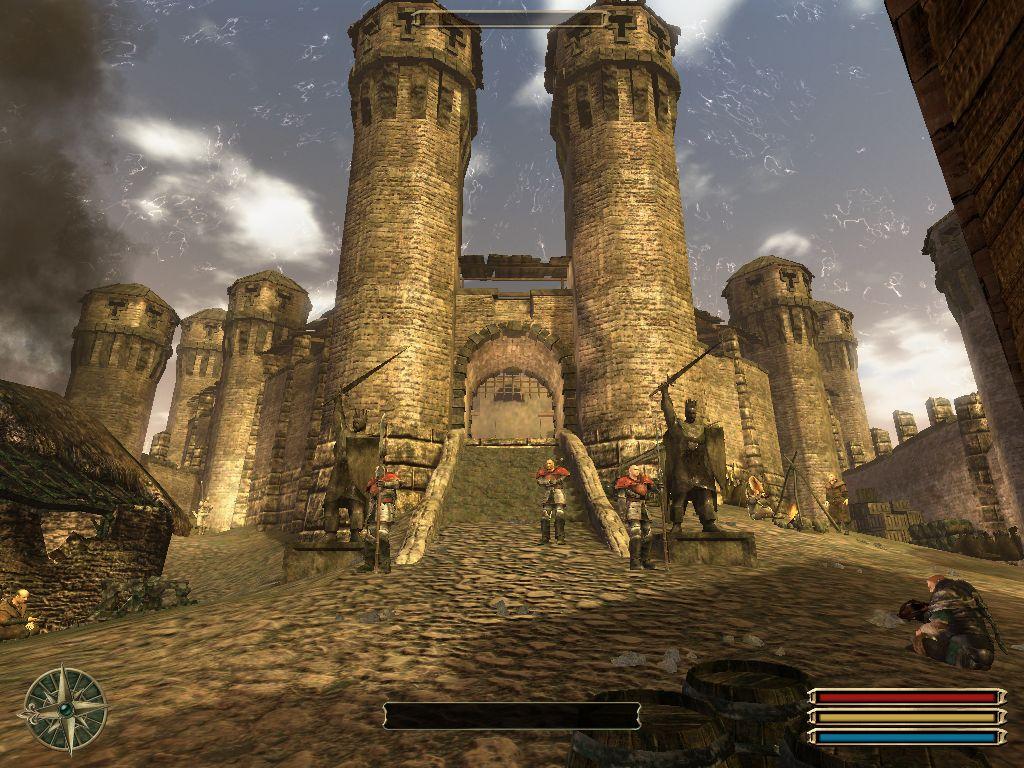
Task: Click the compass rose in the HUD
Action: coord(65,709)
